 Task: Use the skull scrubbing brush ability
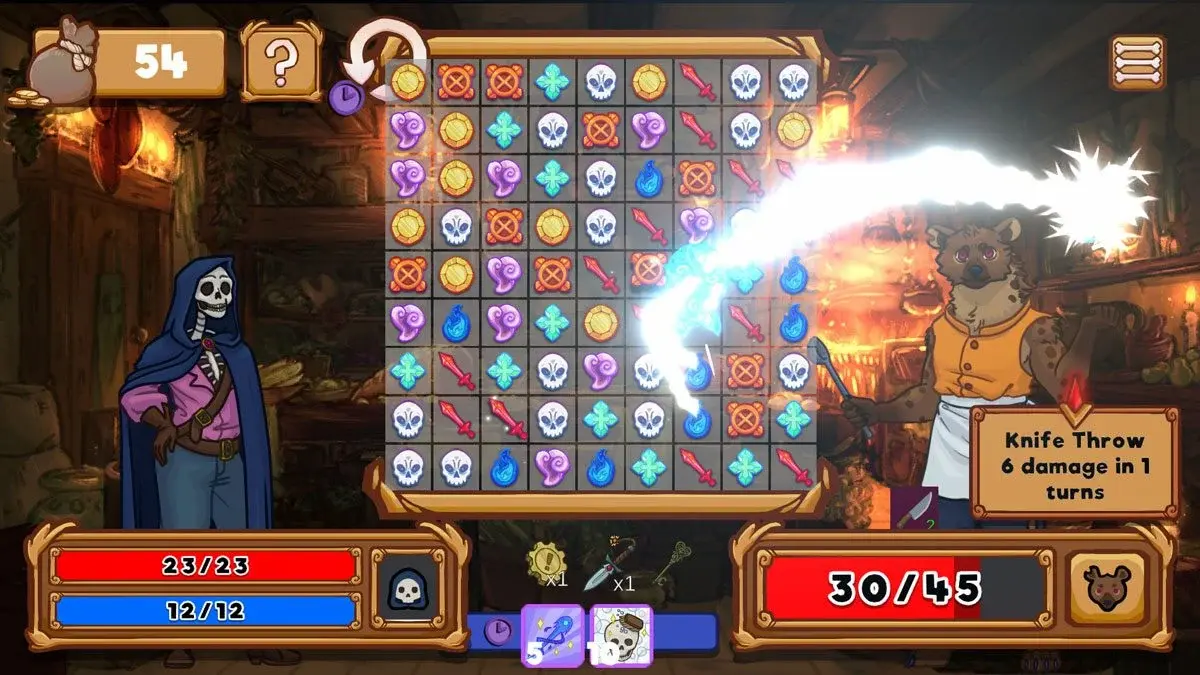point(622,634)
